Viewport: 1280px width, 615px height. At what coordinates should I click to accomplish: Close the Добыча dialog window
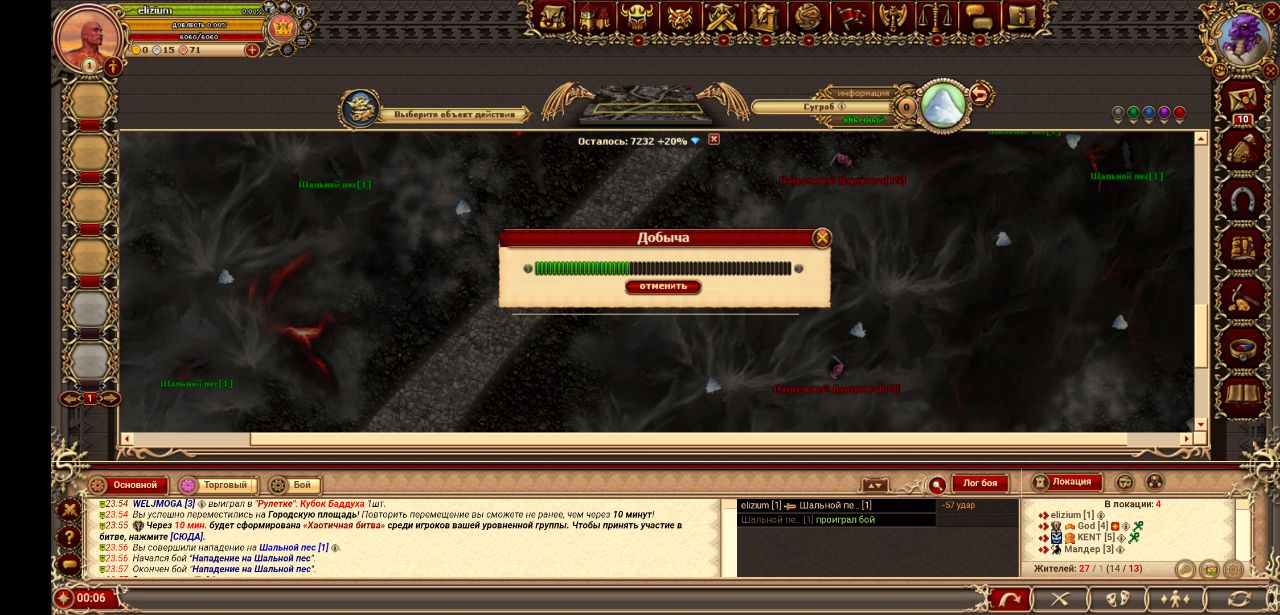[822, 238]
